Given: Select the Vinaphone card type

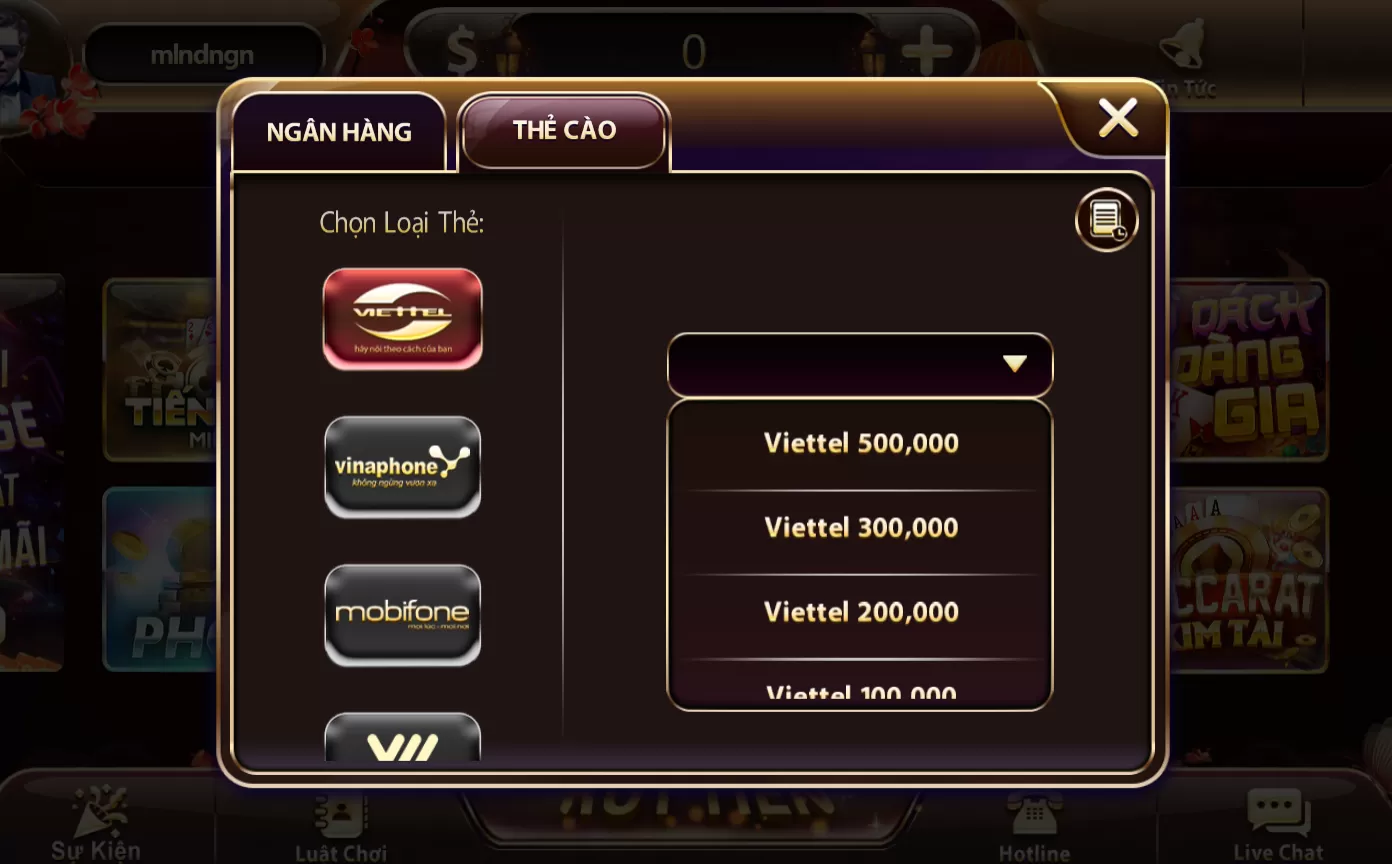Looking at the screenshot, I should 402,466.
